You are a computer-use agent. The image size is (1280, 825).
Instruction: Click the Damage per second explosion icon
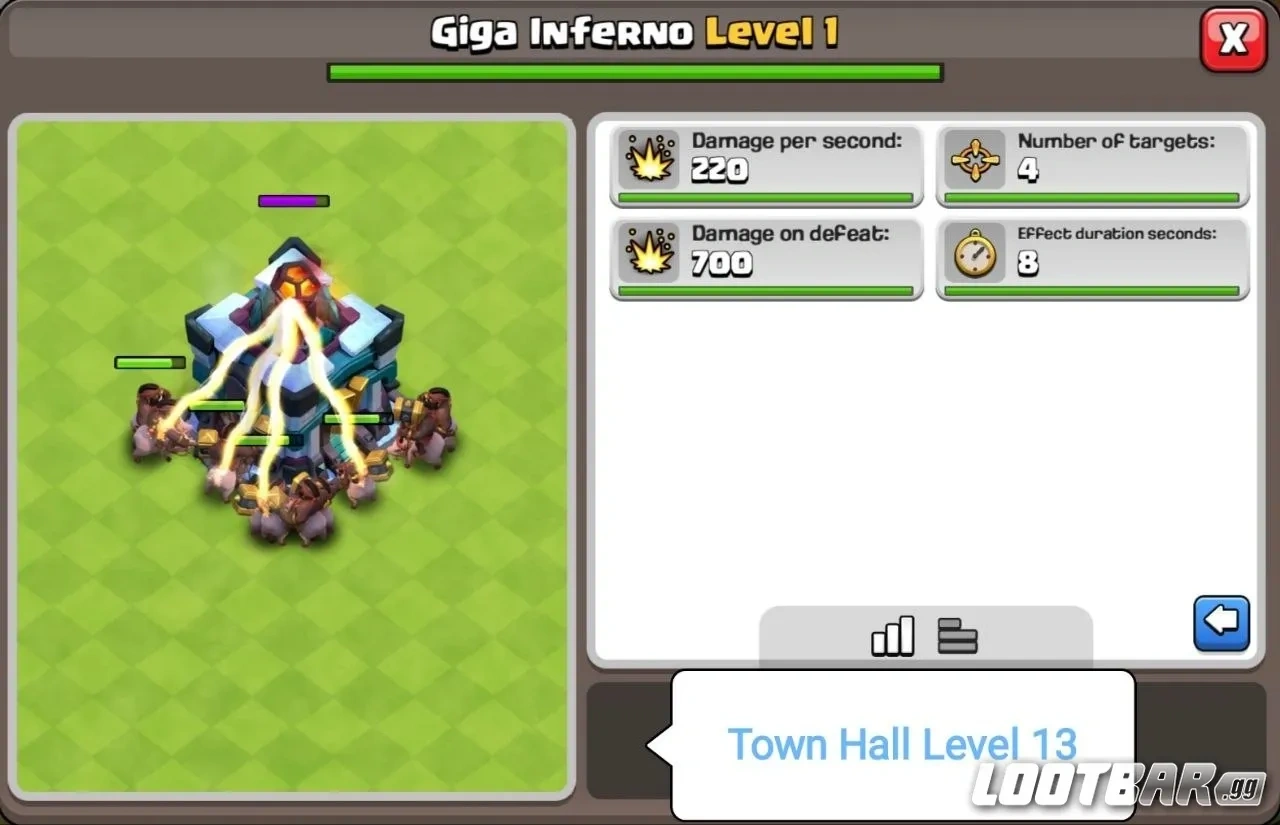(x=650, y=158)
